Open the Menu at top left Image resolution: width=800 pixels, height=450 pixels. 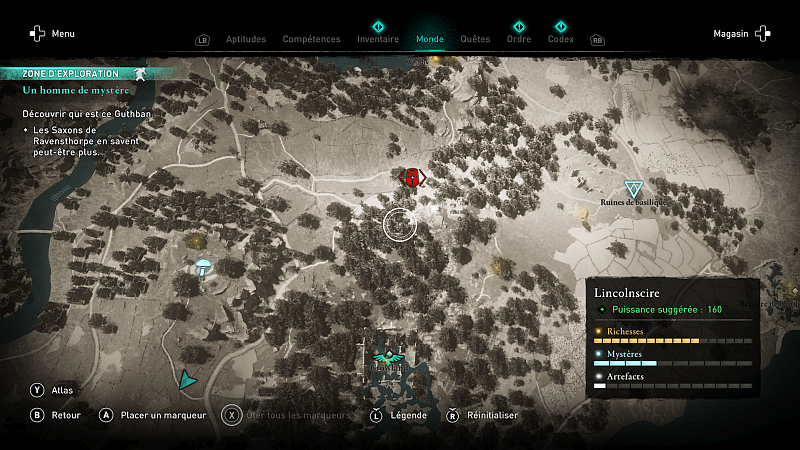[x=52, y=34]
